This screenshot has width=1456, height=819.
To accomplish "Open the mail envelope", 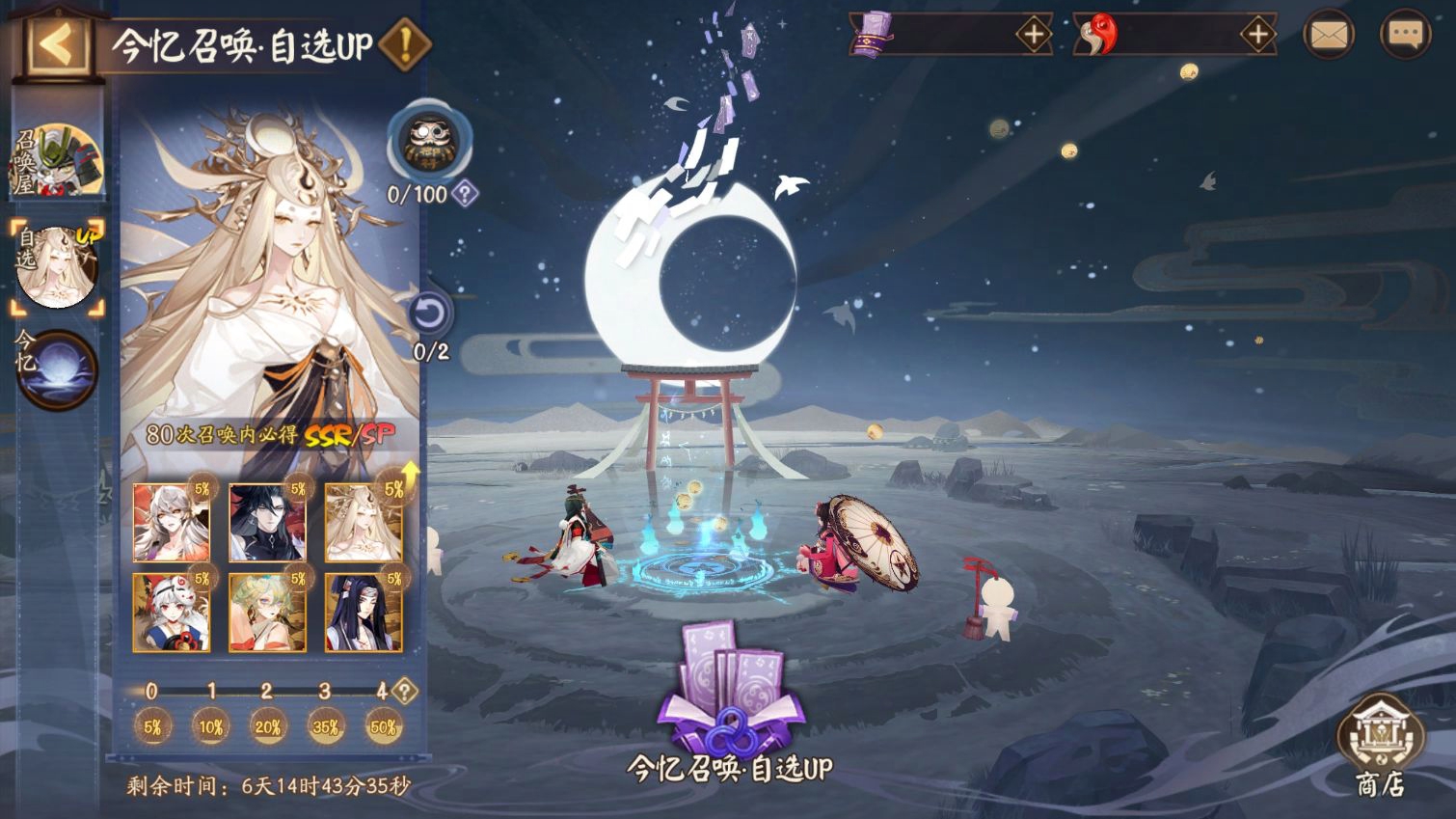I will pos(1329,36).
